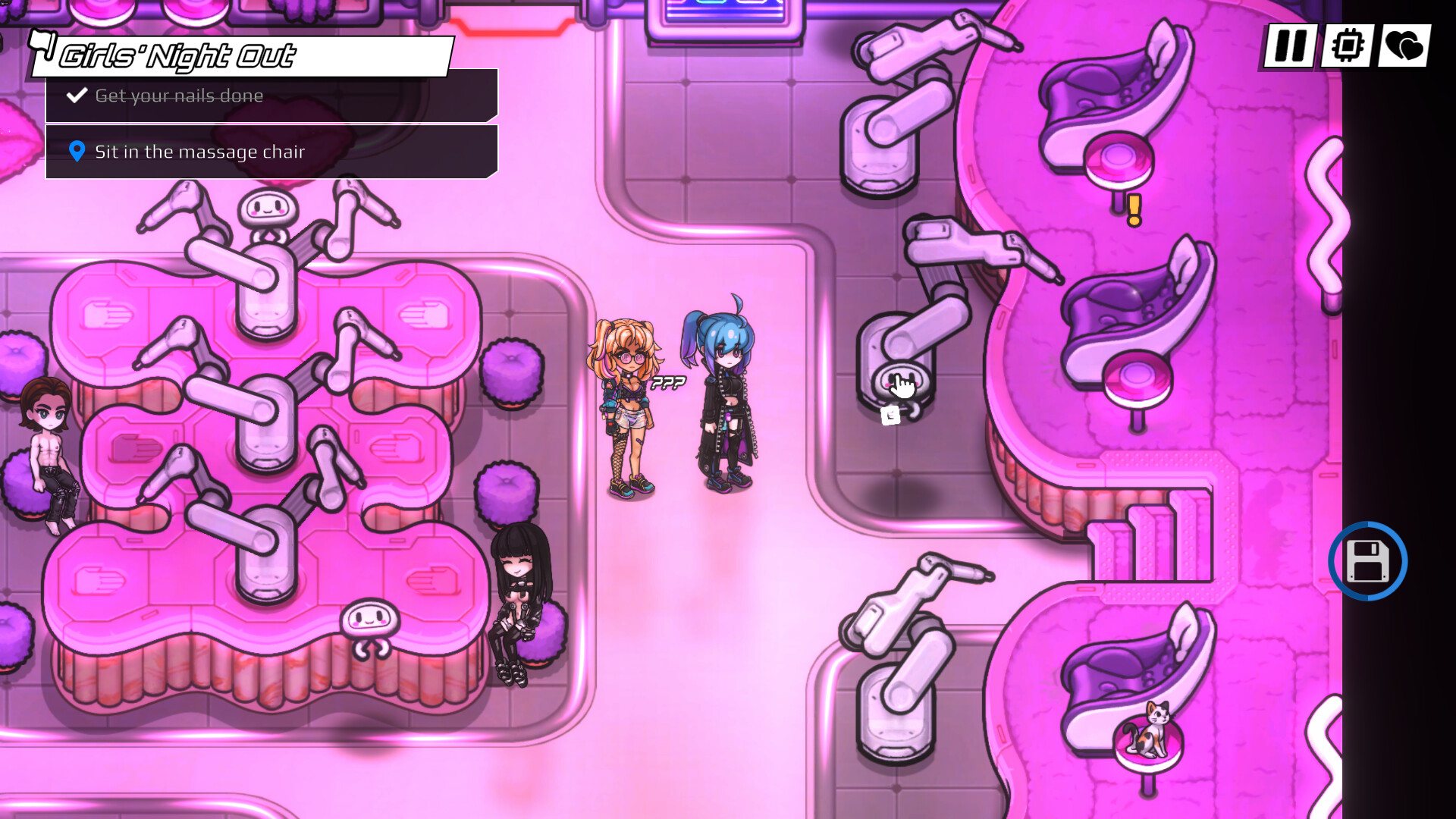Toggle the completed 'Get your nails done' objective
The image size is (1456, 819).
click(179, 96)
